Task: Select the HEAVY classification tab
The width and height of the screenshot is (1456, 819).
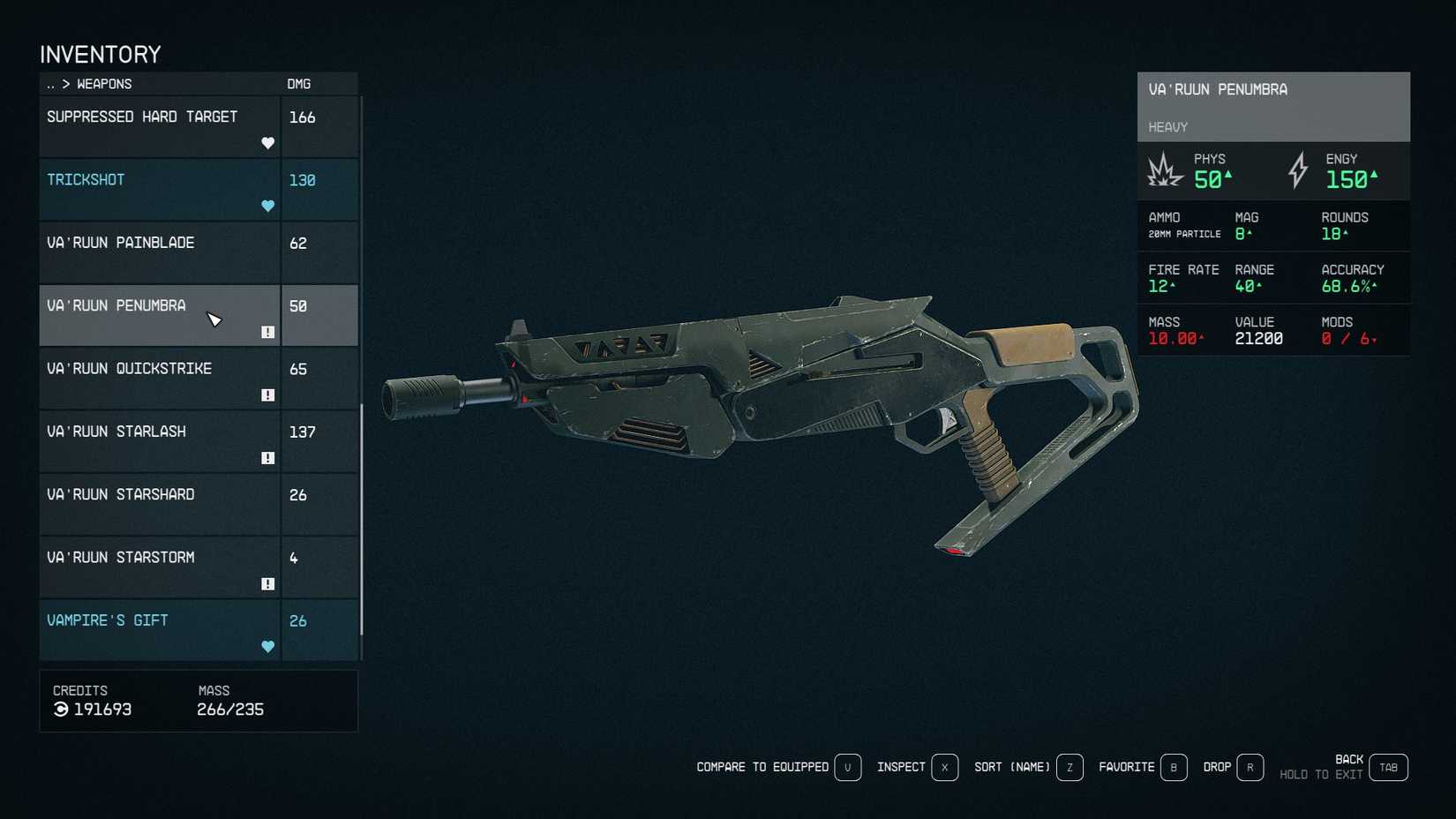Action: 1167,127
